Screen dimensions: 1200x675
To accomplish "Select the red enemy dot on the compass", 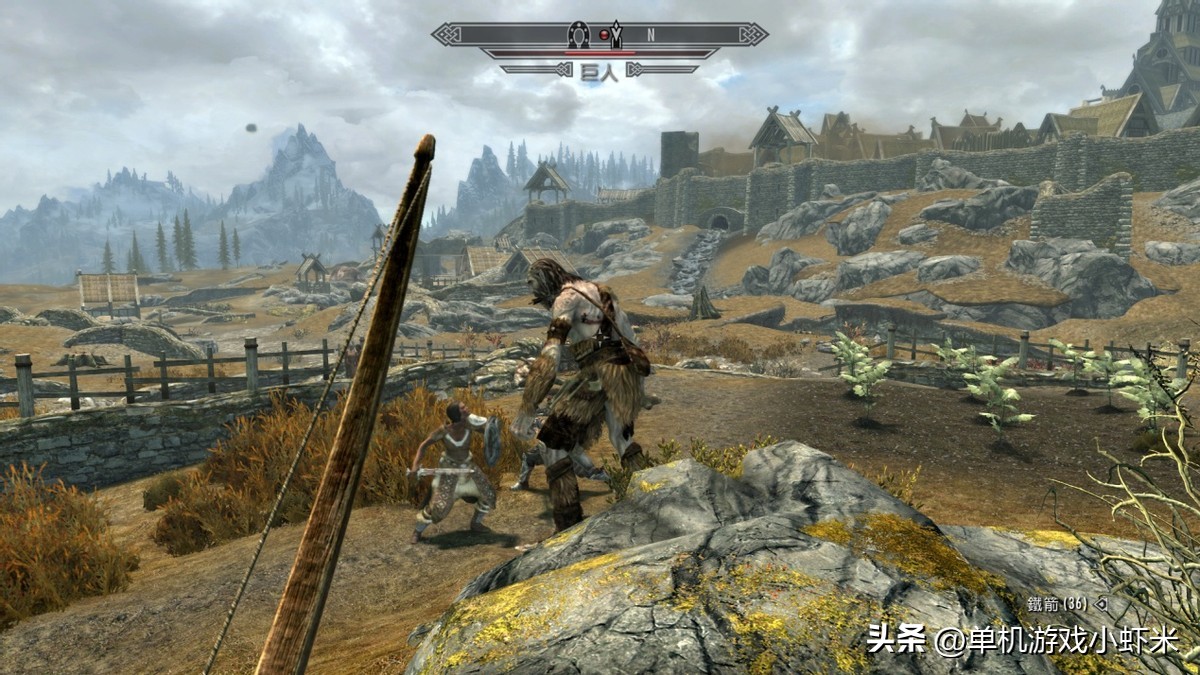I will pyautogui.click(x=603, y=35).
